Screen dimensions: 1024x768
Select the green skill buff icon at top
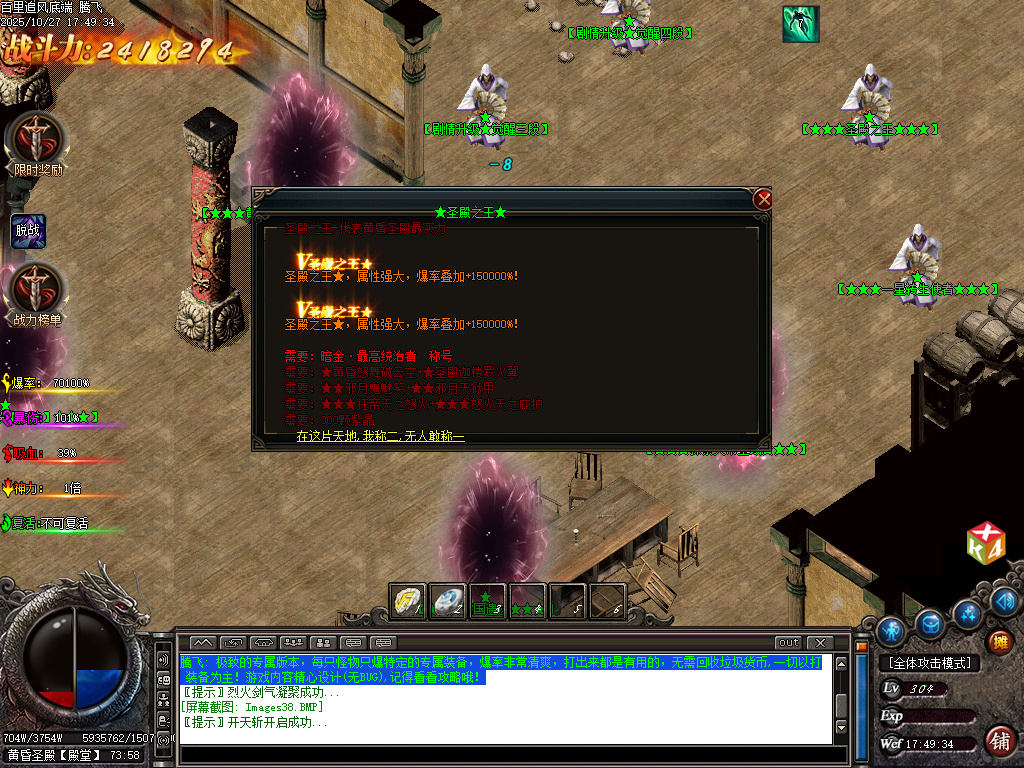[800, 24]
